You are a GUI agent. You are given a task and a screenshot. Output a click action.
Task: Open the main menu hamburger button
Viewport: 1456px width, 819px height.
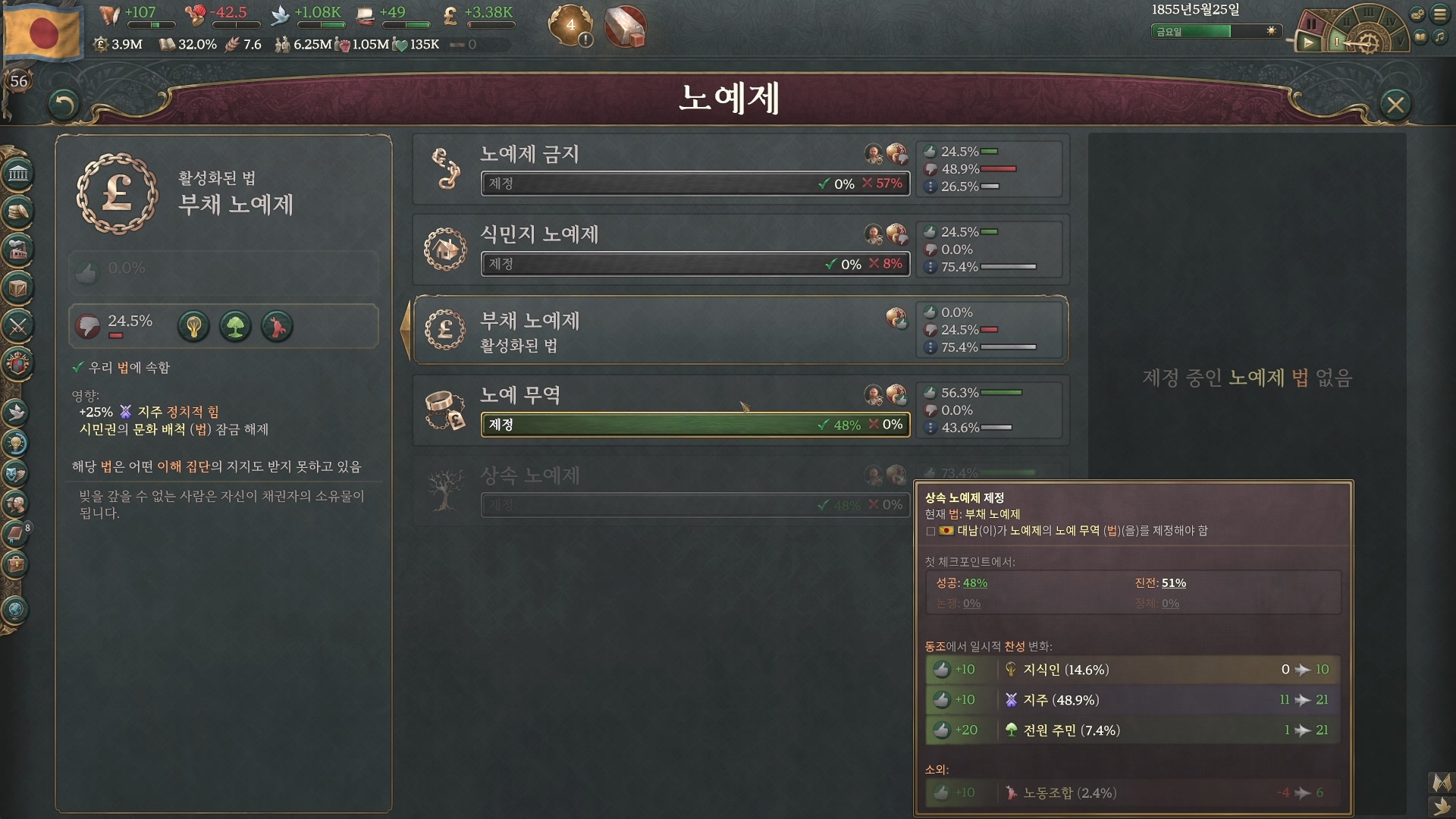pos(1440,14)
